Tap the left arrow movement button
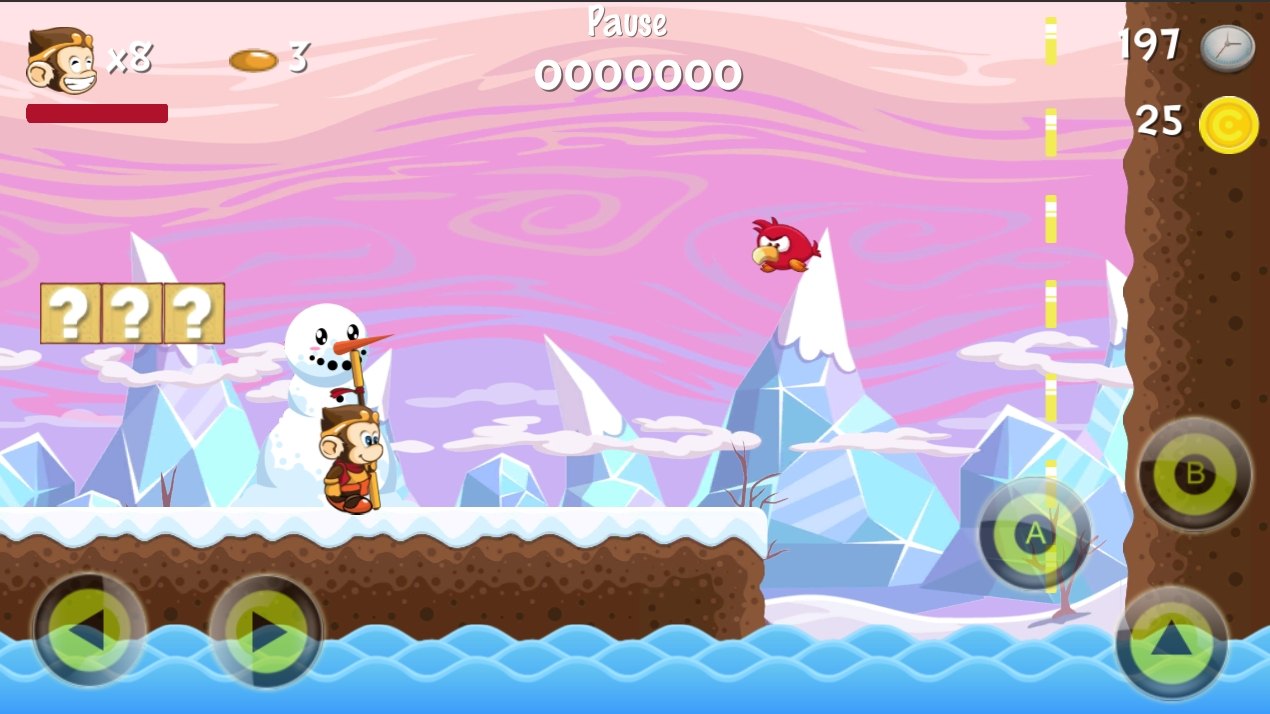Image resolution: width=1270 pixels, height=714 pixels. point(89,630)
